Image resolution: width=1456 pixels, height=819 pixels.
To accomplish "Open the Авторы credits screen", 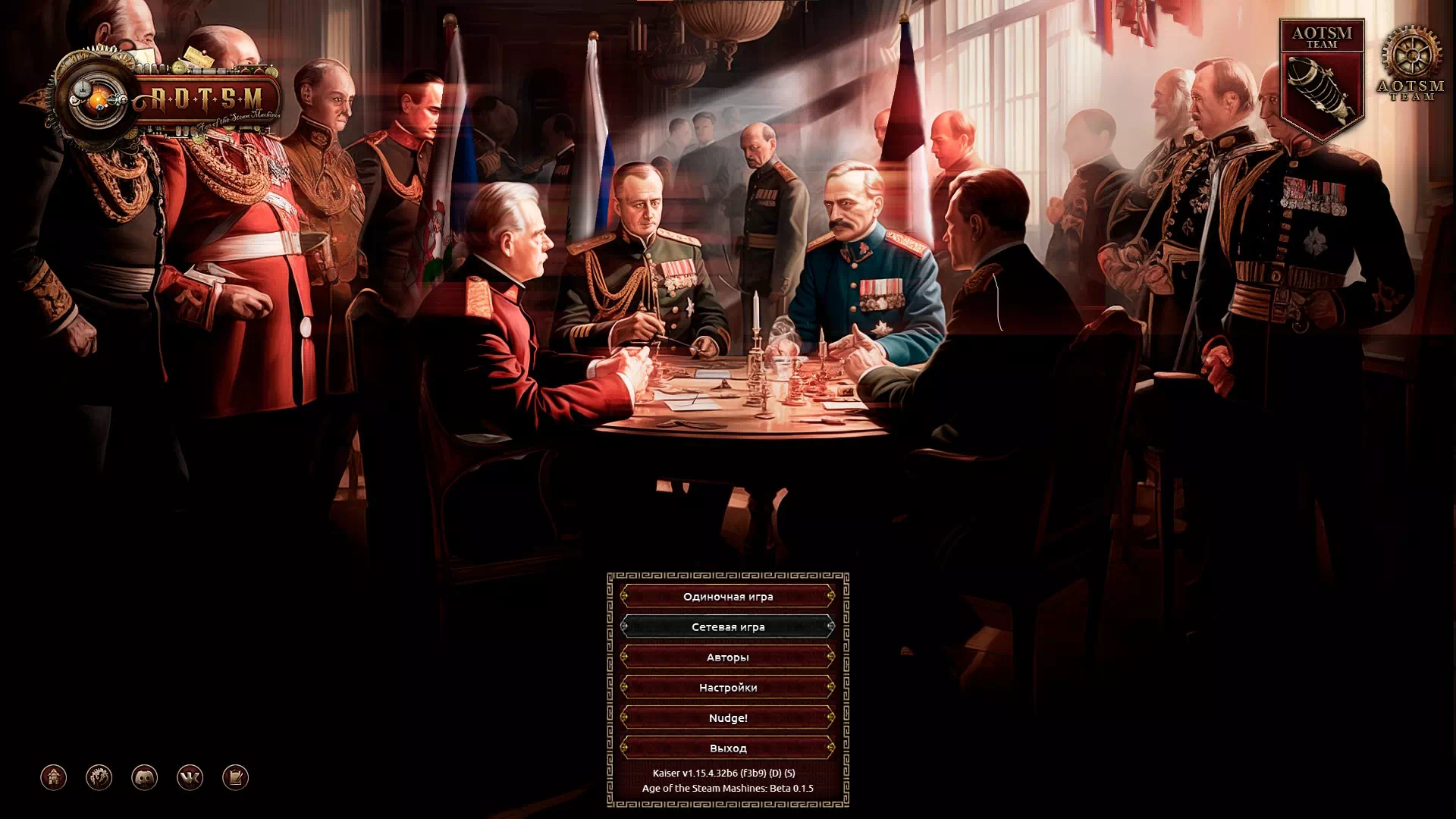I will click(x=728, y=657).
